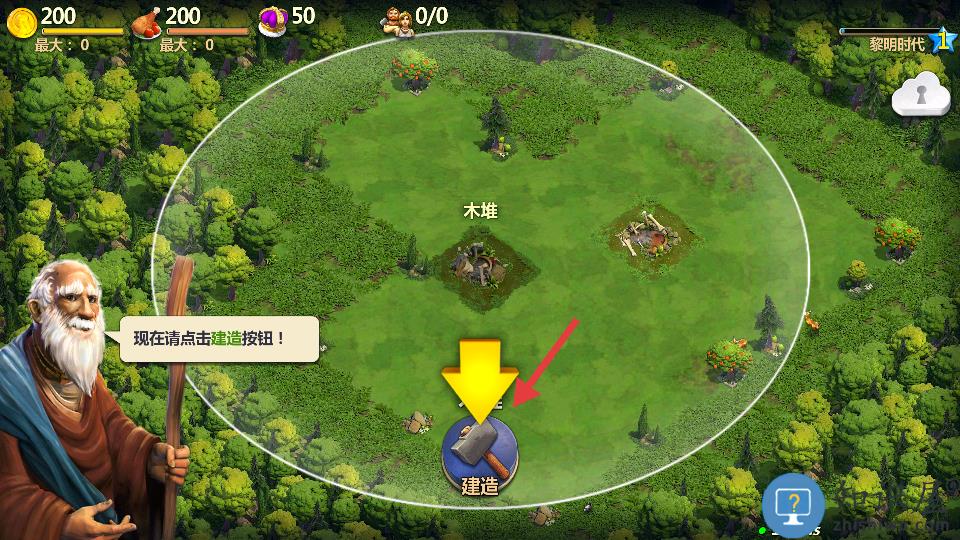The image size is (960, 540).
Task: Show the Dawn Age level star badge
Action: click(x=941, y=40)
